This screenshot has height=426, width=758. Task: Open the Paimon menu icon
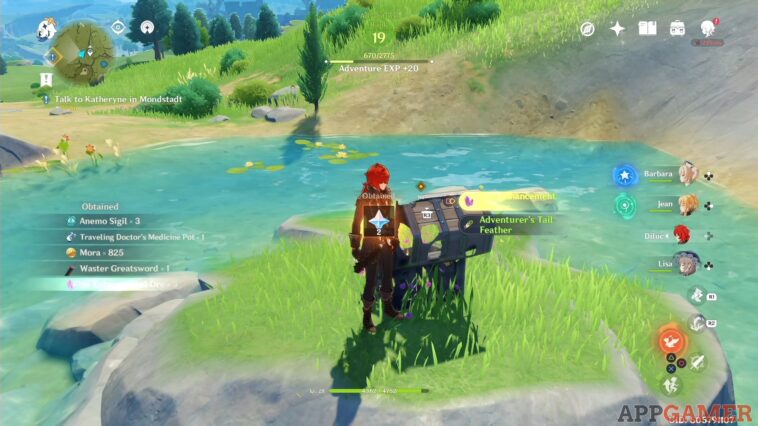coord(46,29)
